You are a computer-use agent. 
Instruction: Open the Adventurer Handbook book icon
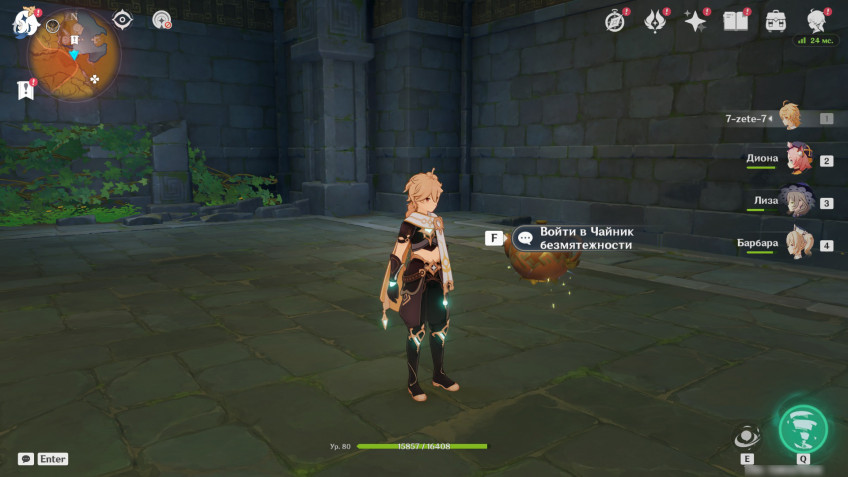pyautogui.click(x=736, y=21)
